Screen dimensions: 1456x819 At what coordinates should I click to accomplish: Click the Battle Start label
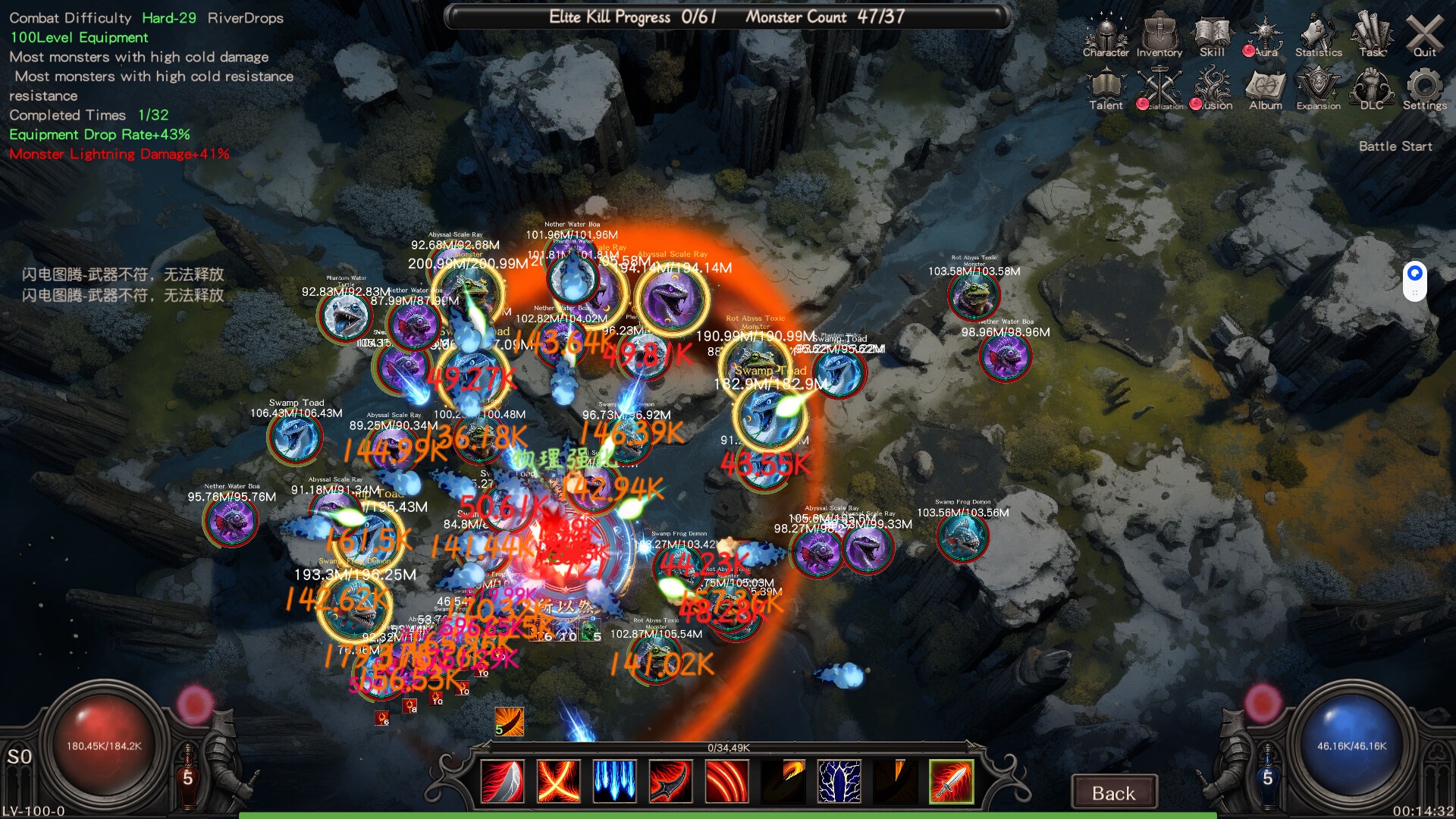[1395, 146]
